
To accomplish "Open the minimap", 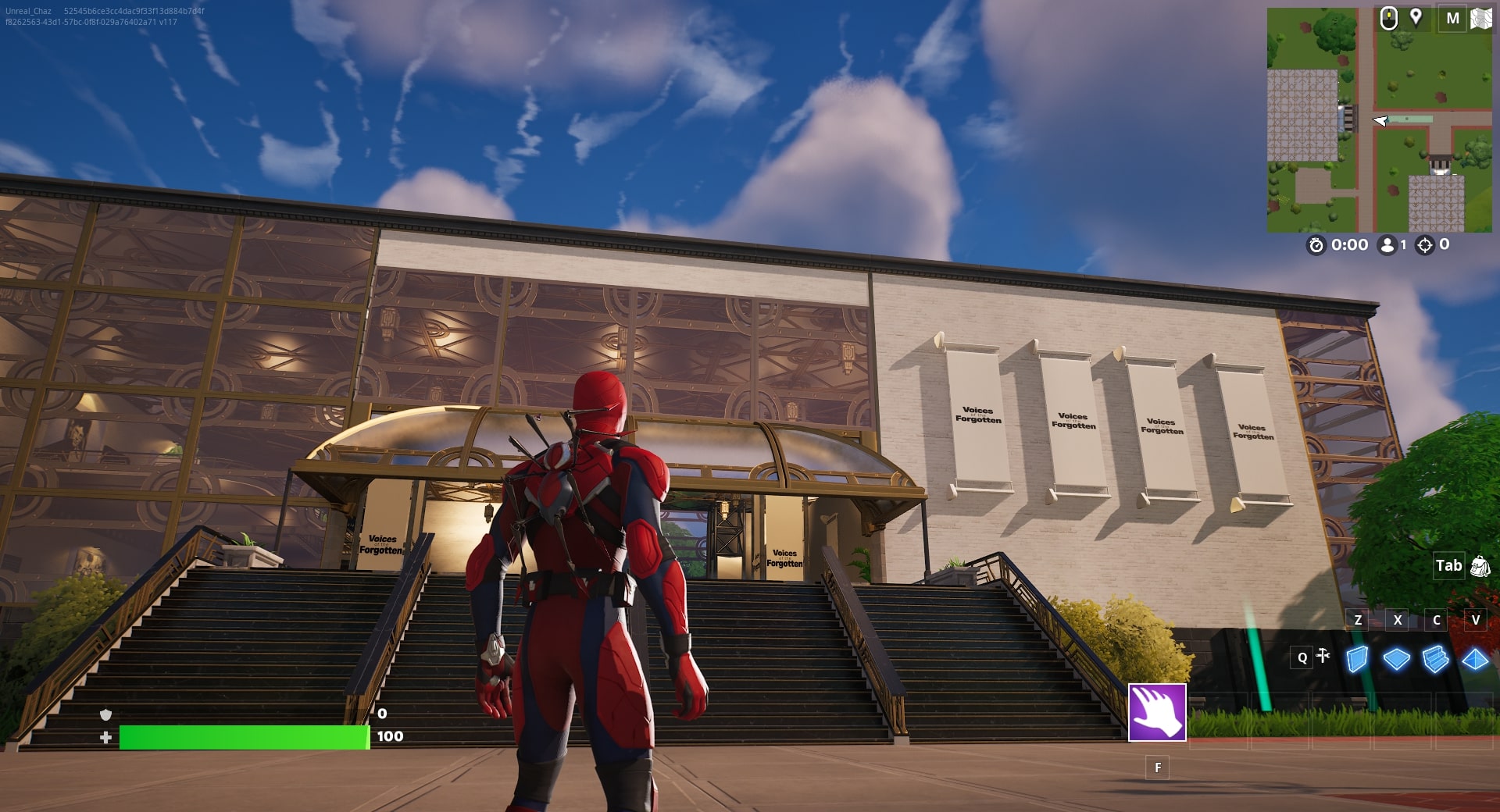I will pyautogui.click(x=1379, y=121).
